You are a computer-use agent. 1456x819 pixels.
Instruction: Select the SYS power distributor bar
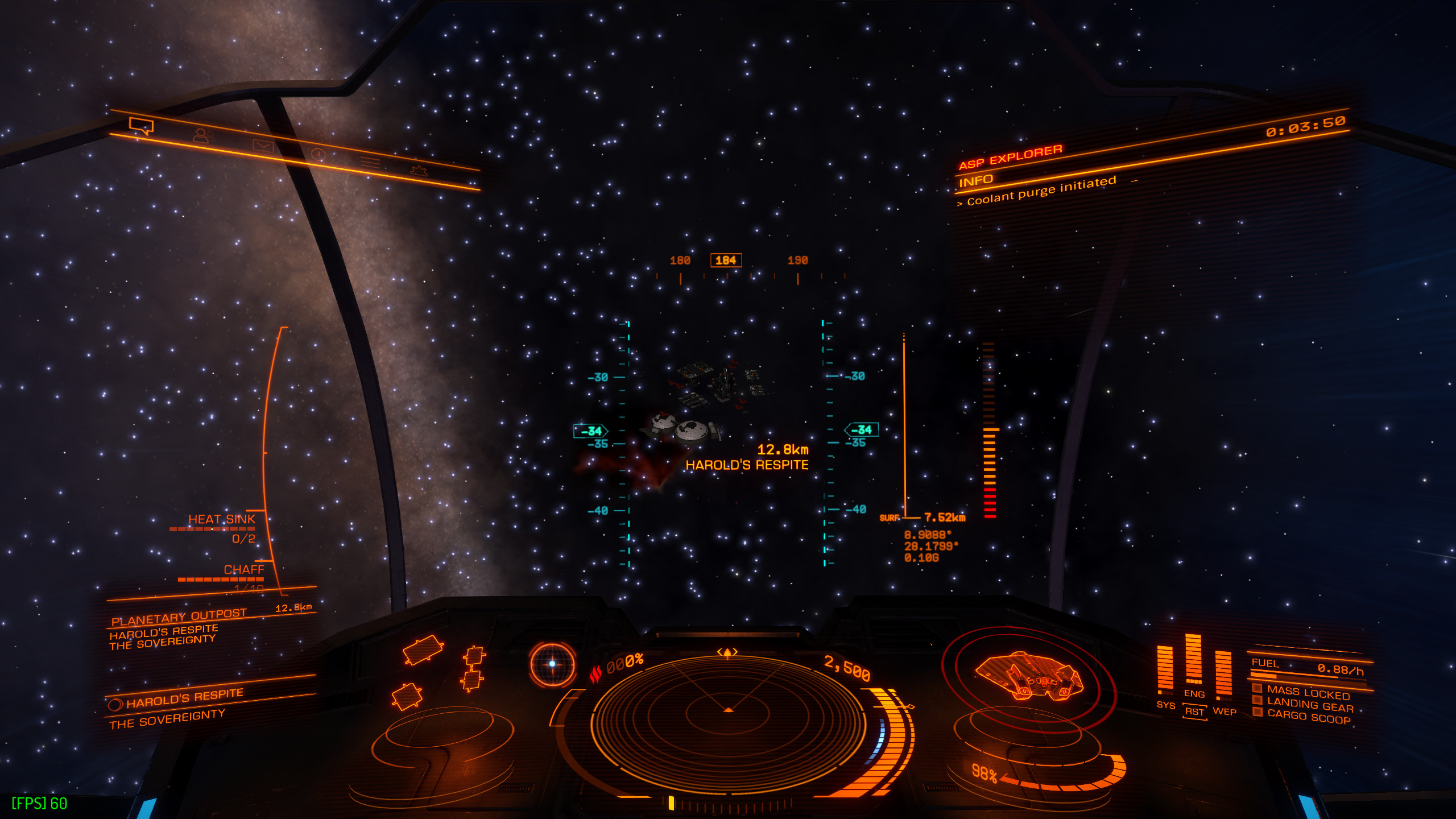(x=1165, y=668)
